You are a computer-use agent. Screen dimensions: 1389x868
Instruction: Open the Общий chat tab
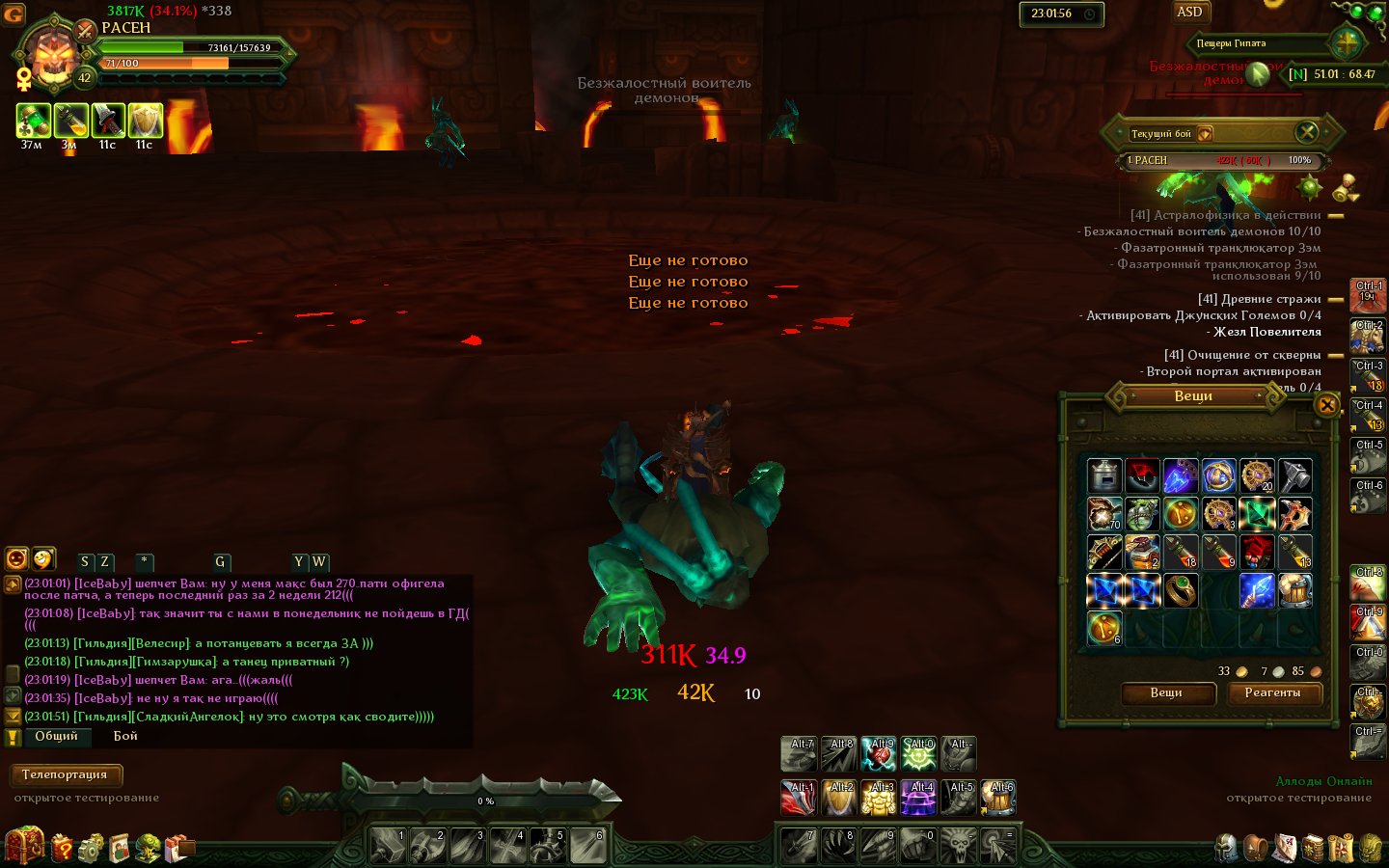tap(56, 736)
